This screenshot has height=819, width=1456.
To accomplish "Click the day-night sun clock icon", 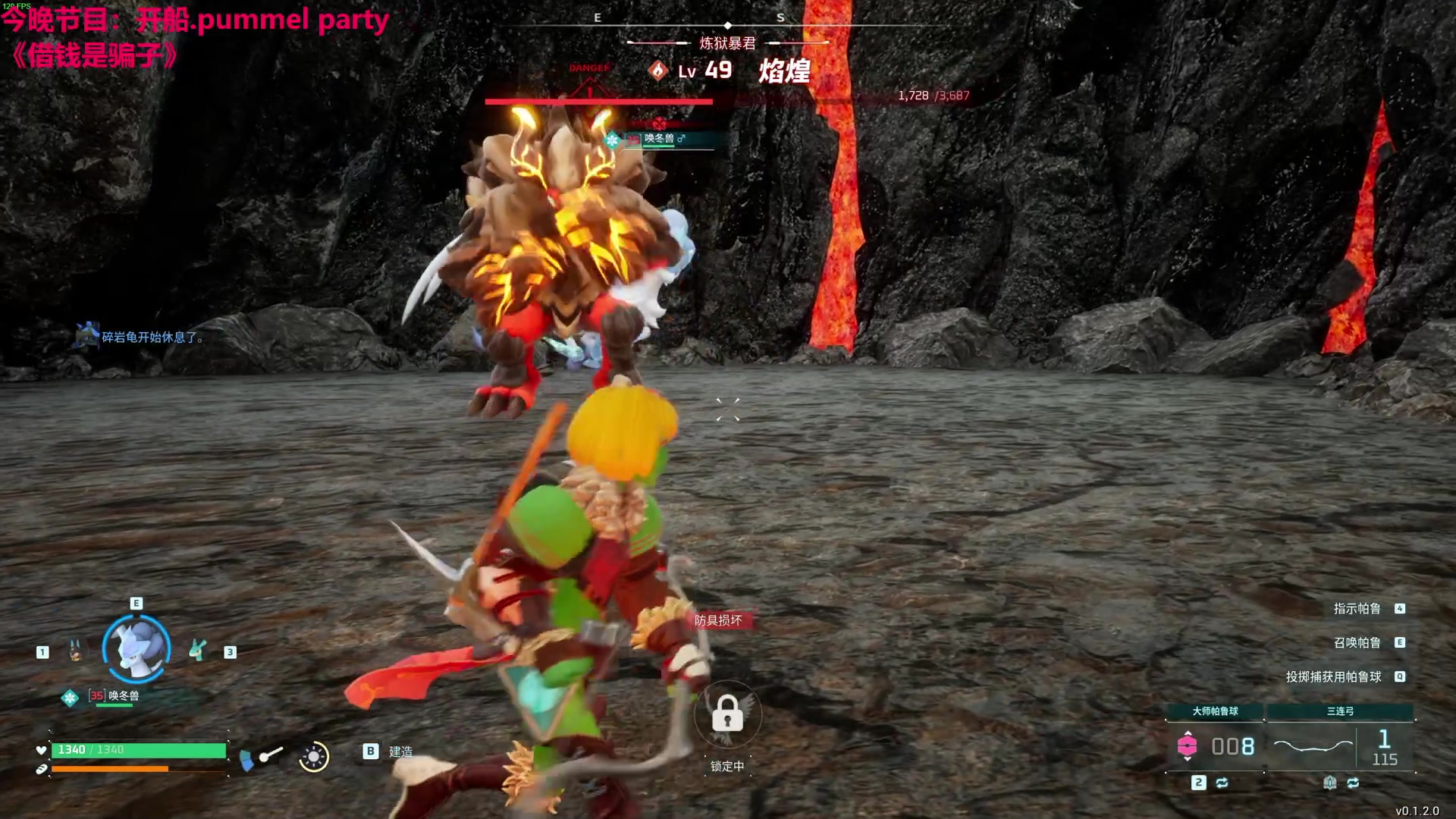I will 313,756.
